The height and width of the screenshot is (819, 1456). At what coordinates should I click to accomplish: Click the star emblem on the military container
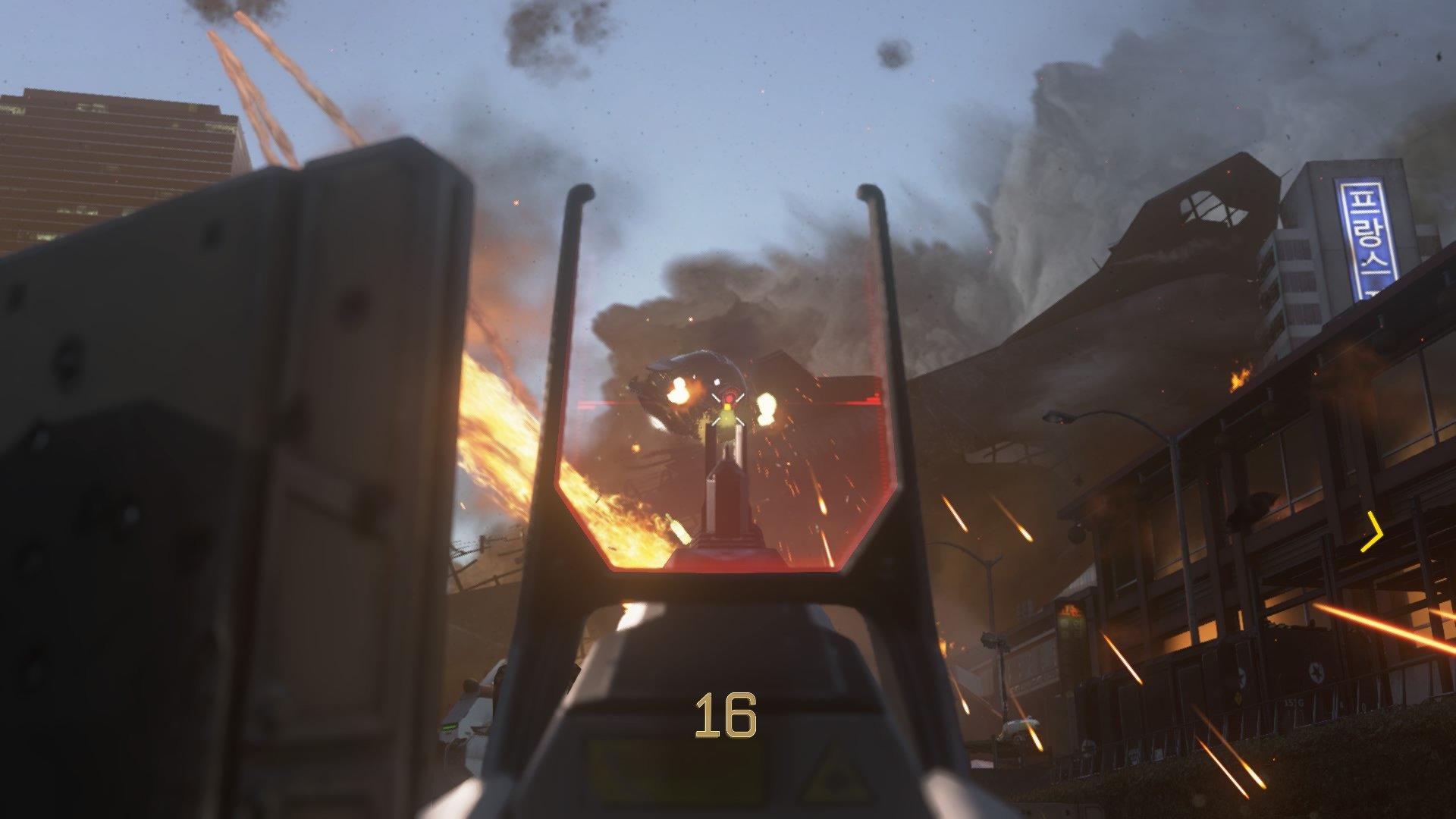[1316, 673]
